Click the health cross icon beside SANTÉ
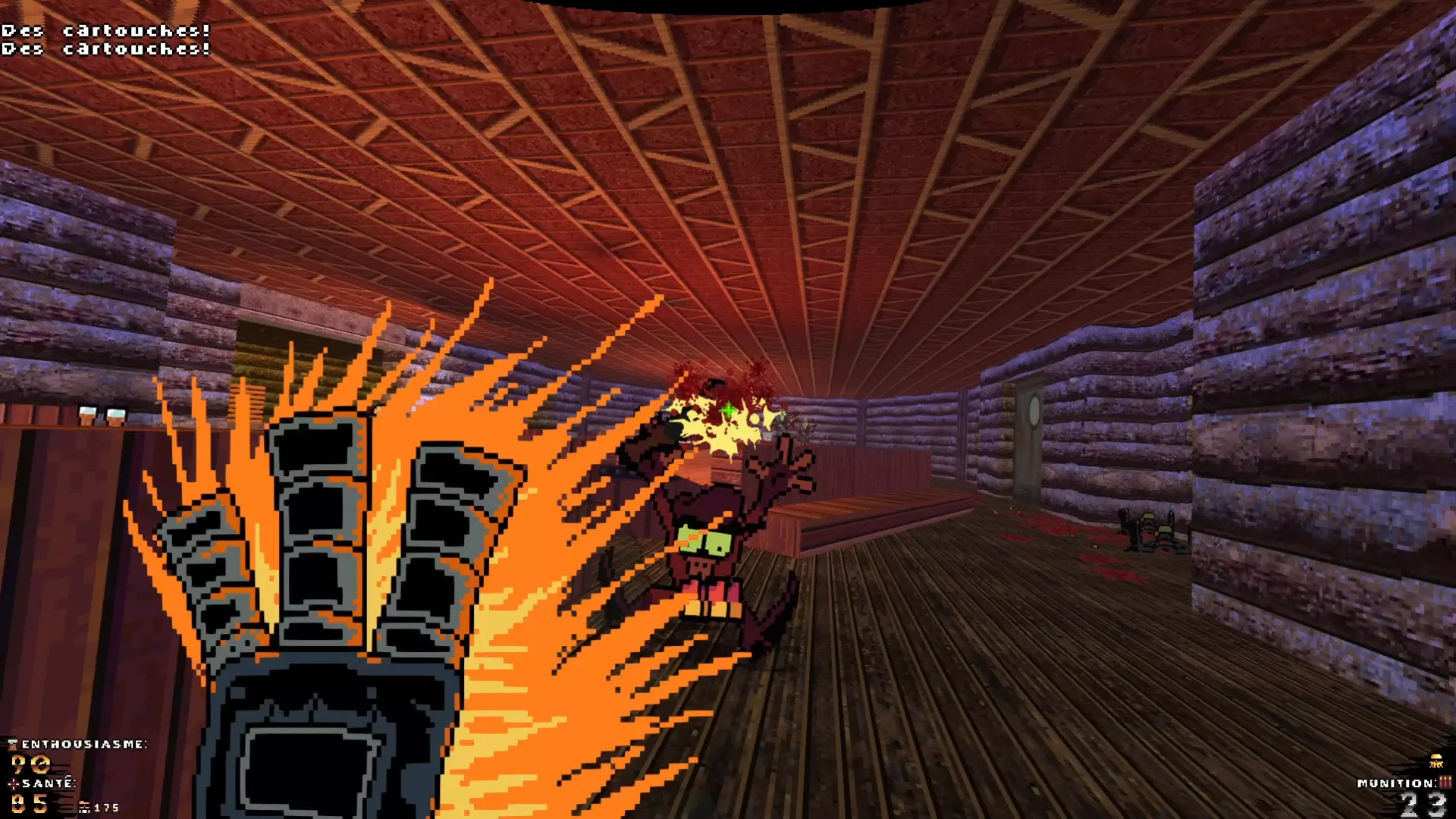The width and height of the screenshot is (1456, 819). pyautogui.click(x=13, y=784)
